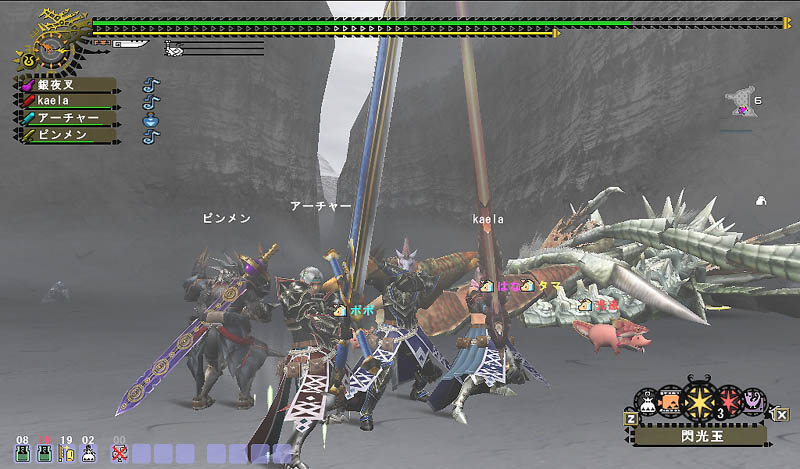
Task: Use the green potion with red count
Action: [x=44, y=453]
